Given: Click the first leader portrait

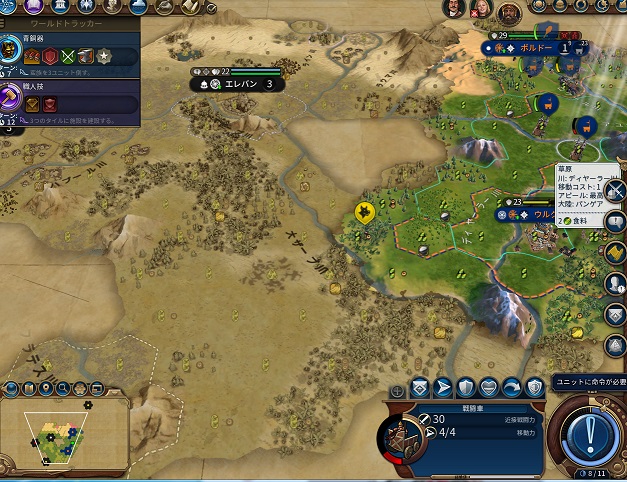Looking at the screenshot, I should 455,9.
